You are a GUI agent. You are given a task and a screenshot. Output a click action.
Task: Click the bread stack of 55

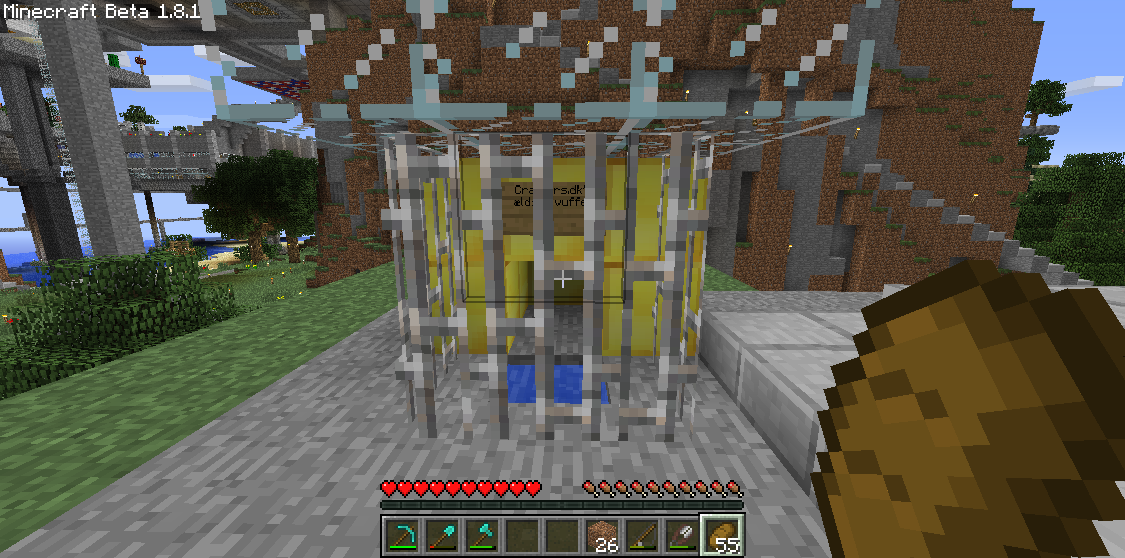722,536
